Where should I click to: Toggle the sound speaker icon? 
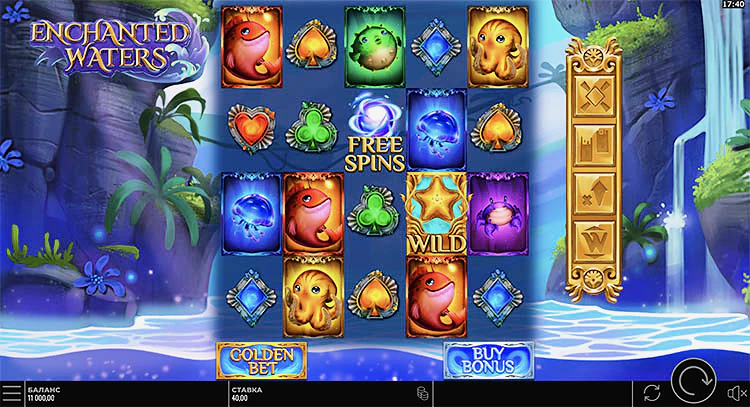(736, 392)
